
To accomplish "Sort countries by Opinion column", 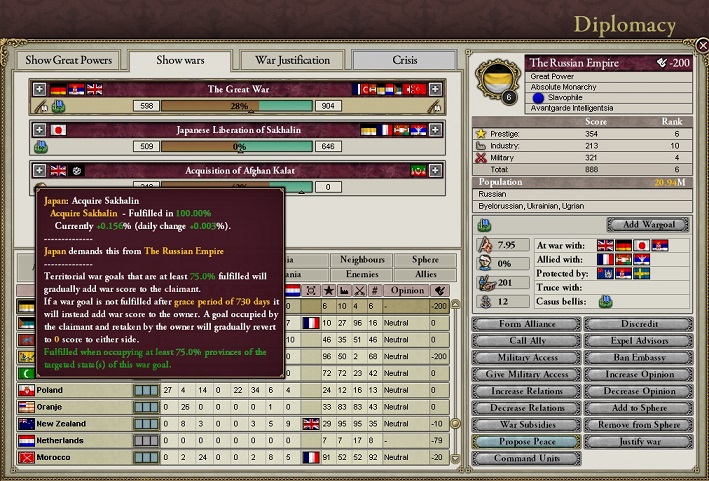I will [x=408, y=290].
